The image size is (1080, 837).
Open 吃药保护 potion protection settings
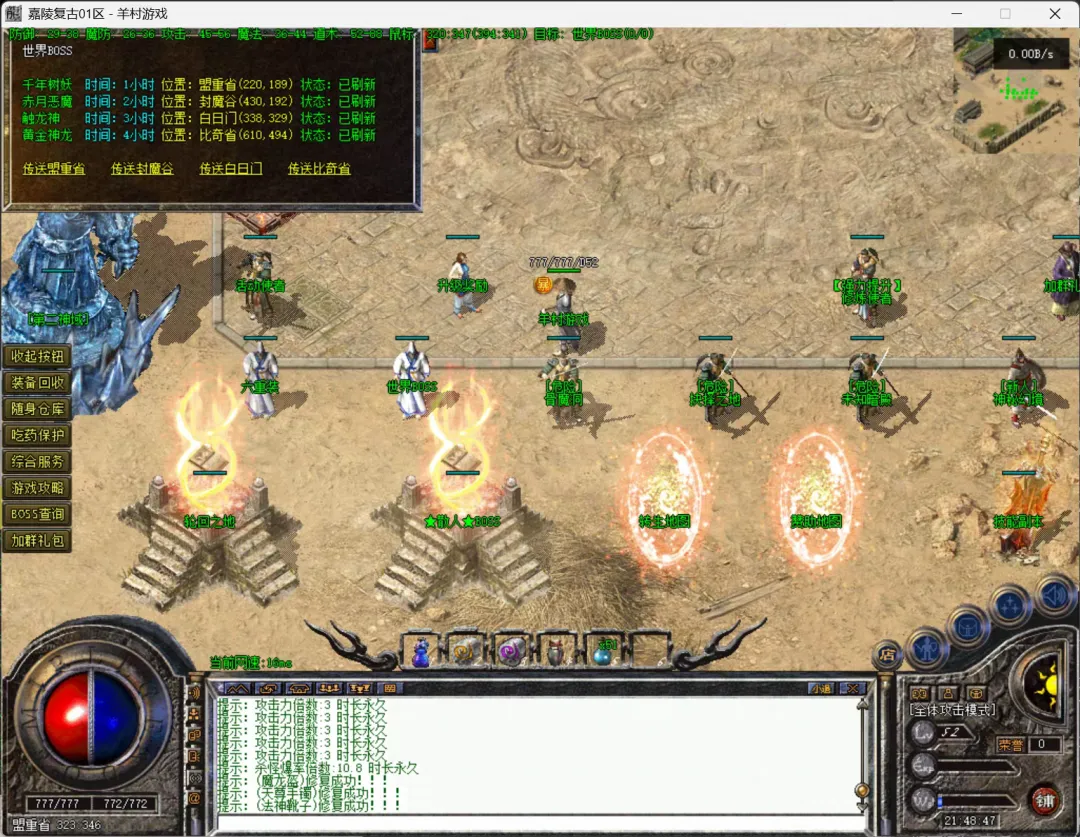coord(37,435)
